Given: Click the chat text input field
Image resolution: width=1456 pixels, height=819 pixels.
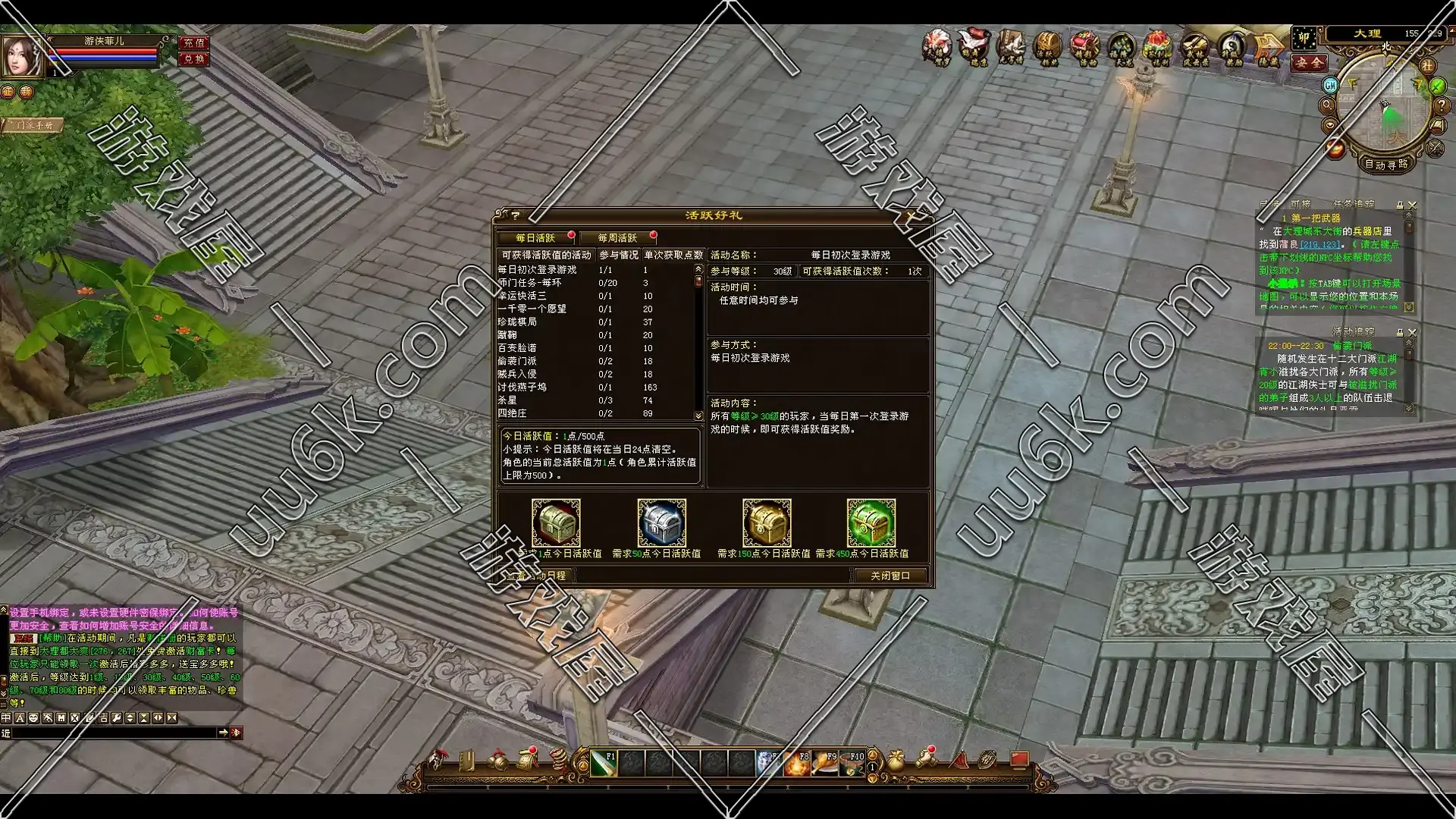Looking at the screenshot, I should (114, 733).
